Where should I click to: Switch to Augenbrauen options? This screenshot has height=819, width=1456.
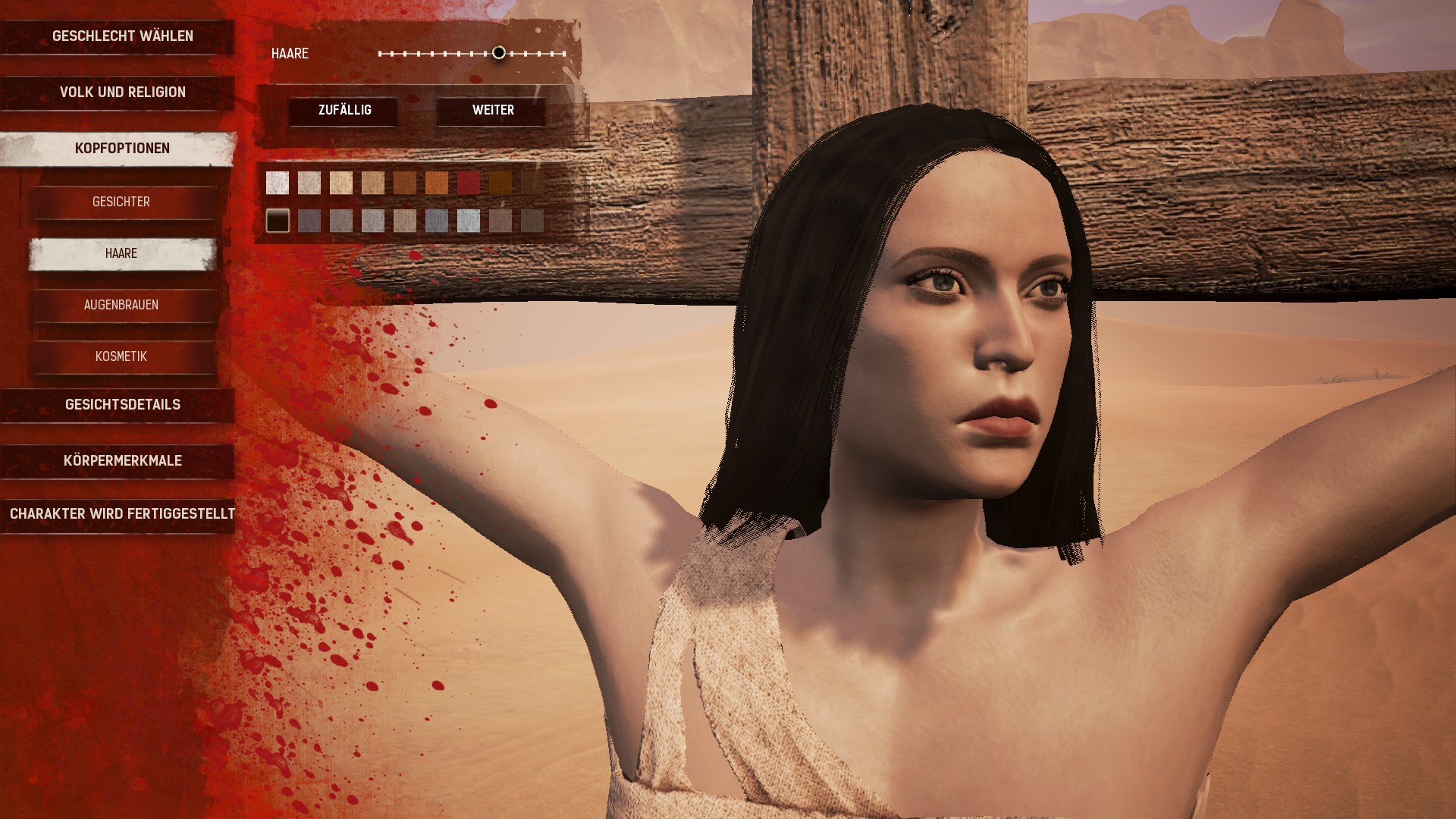tap(121, 305)
